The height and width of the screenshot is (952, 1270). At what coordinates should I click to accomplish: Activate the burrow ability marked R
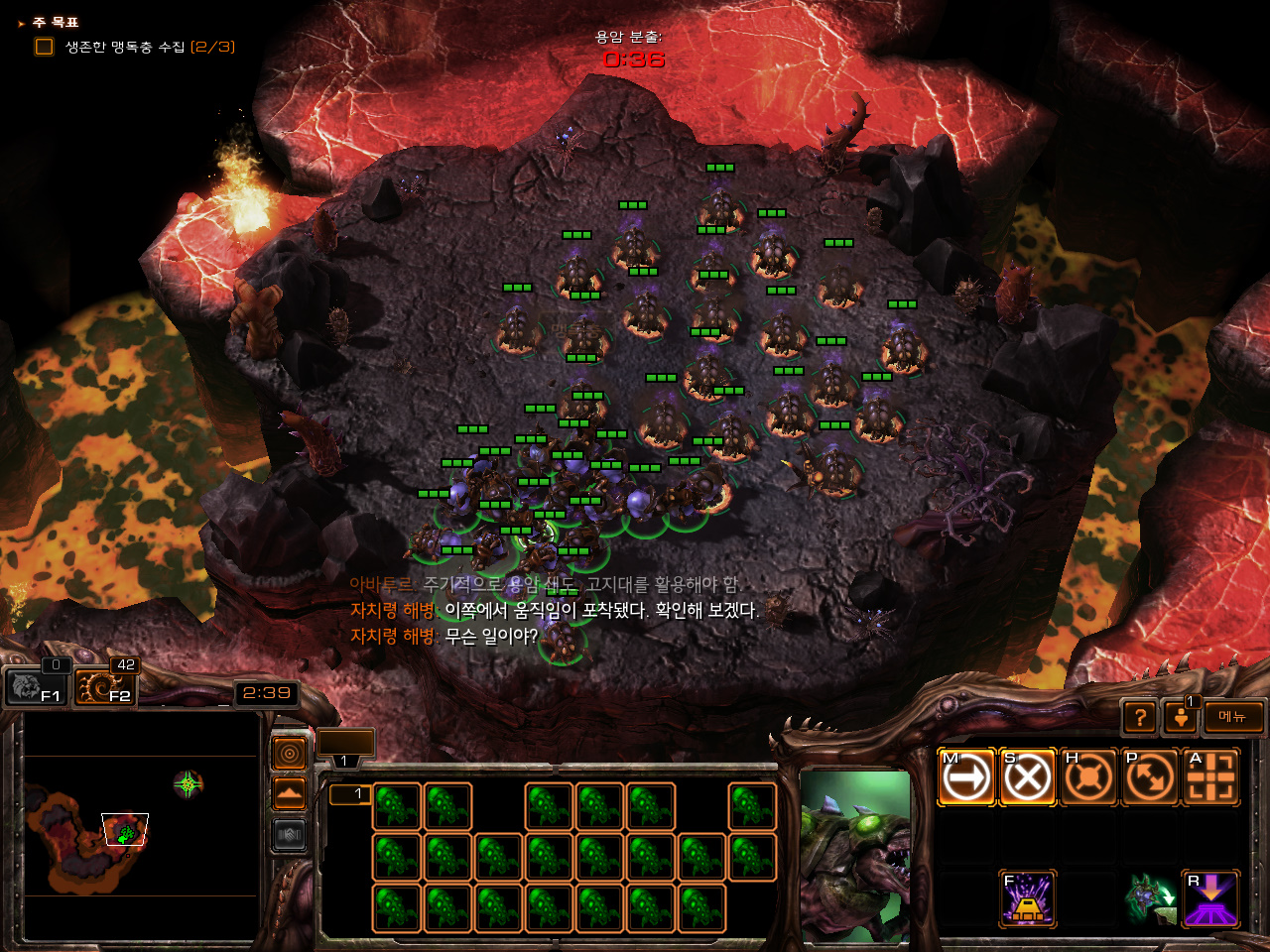(x=1211, y=898)
